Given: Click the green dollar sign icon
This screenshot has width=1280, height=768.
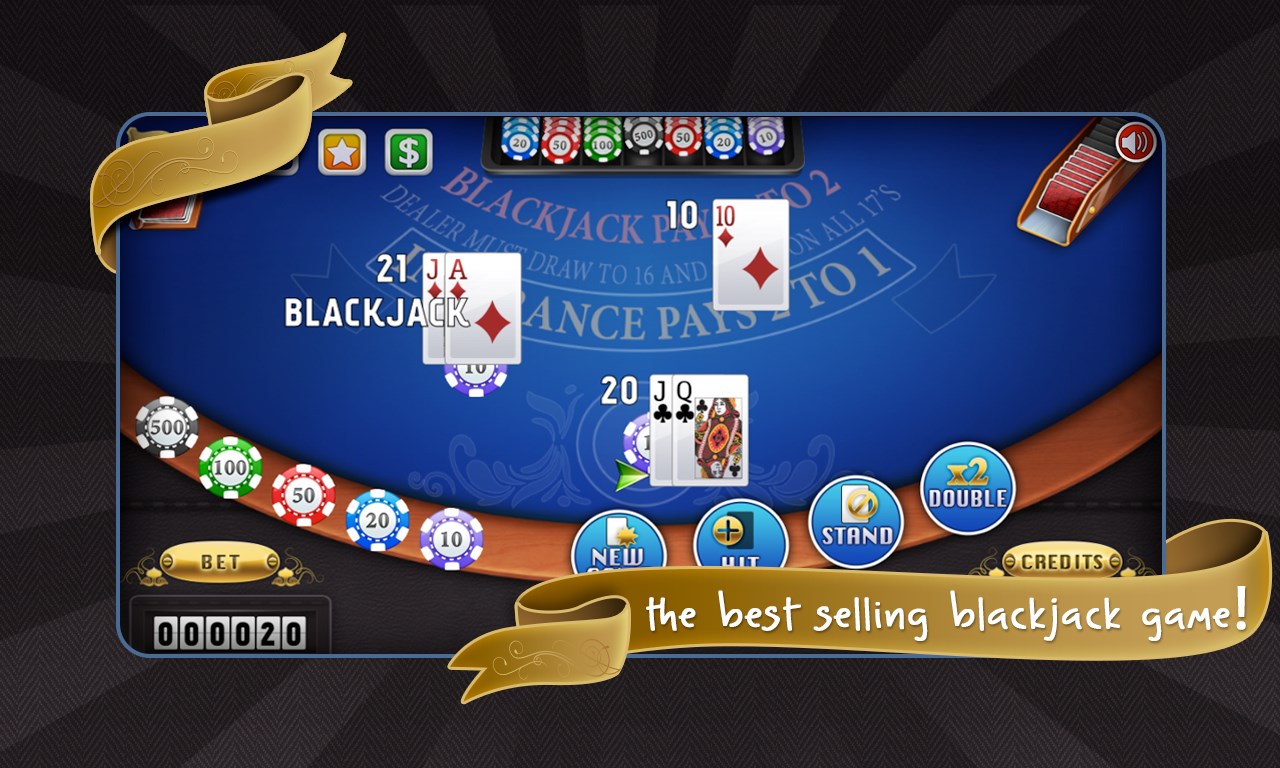Looking at the screenshot, I should (409, 149).
